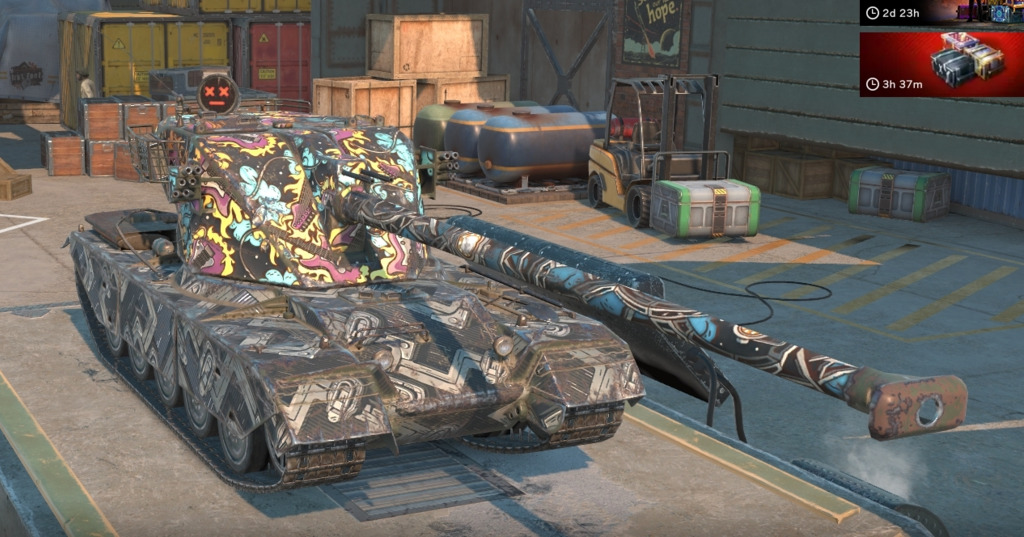Open the event banner ending in 2d 23h
Viewport: 1024px width, 537px height.
[x=940, y=12]
